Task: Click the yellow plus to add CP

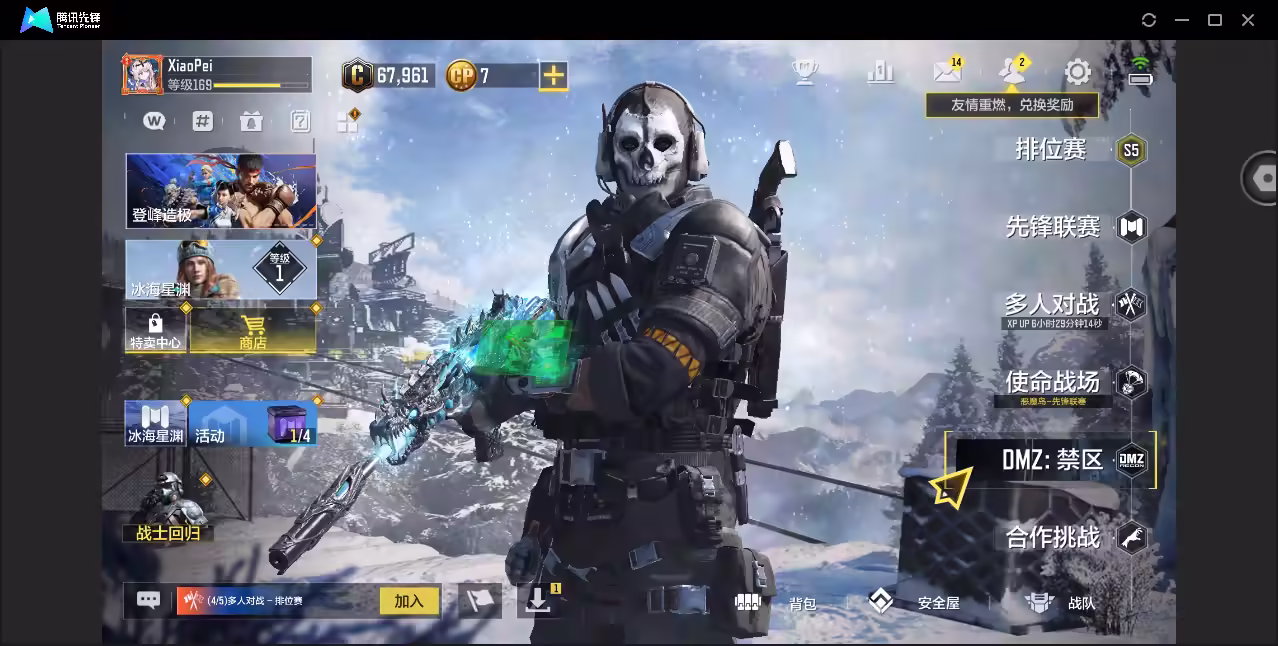Action: [x=553, y=75]
